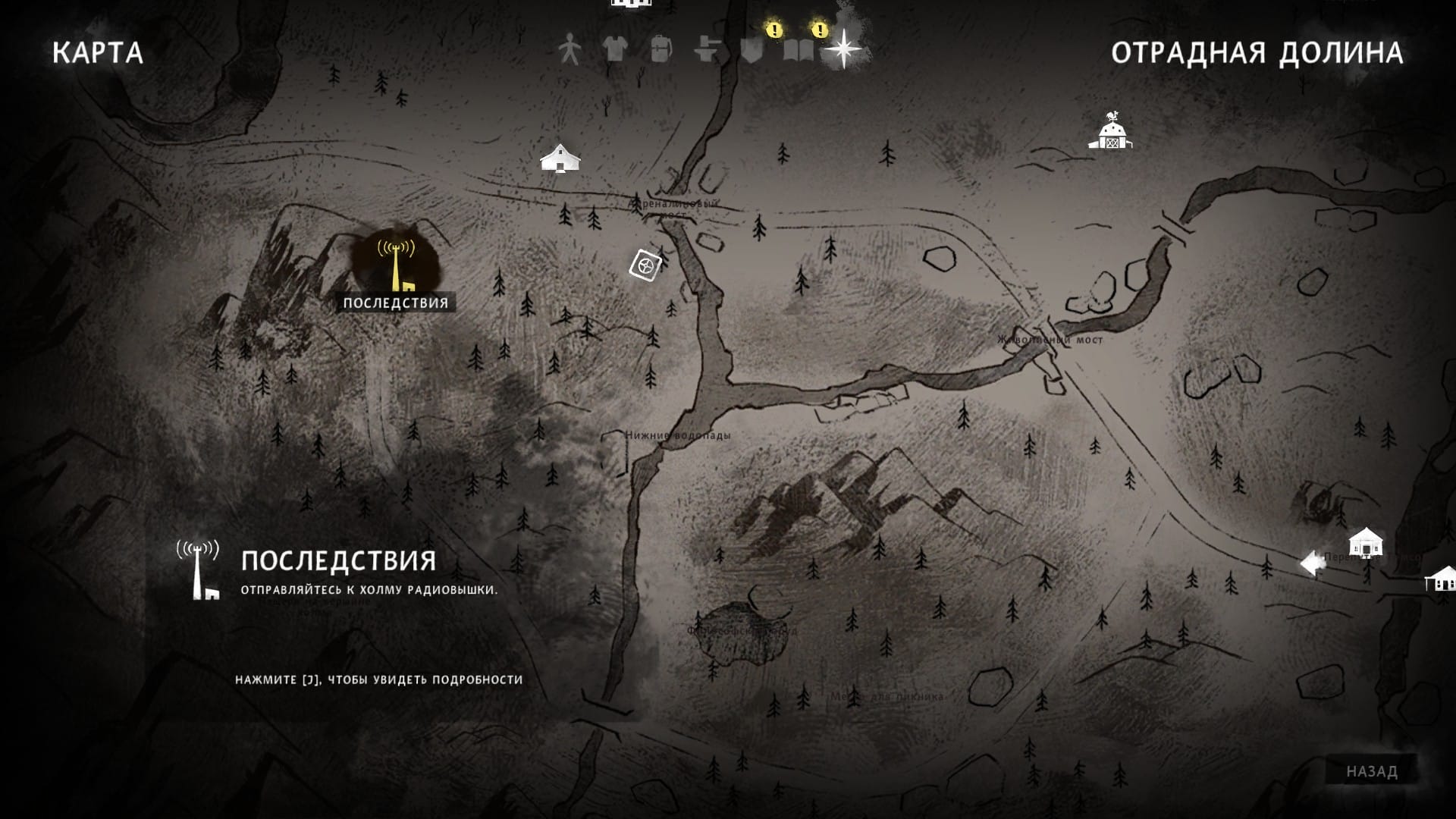The height and width of the screenshot is (819, 1456).
Task: Select the white arrow player position marker
Action: (1313, 563)
